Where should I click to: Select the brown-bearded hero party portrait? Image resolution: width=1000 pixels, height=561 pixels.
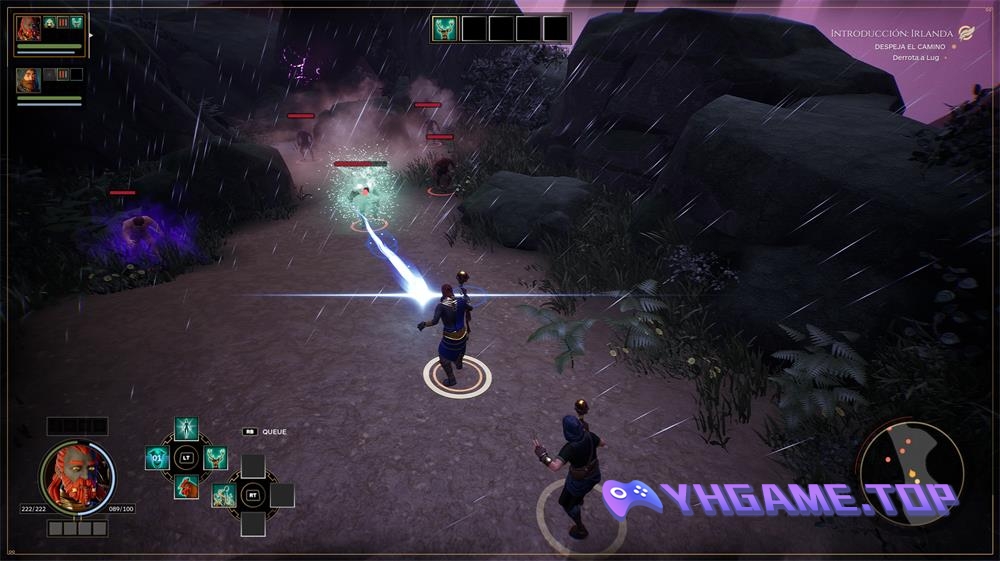point(28,80)
